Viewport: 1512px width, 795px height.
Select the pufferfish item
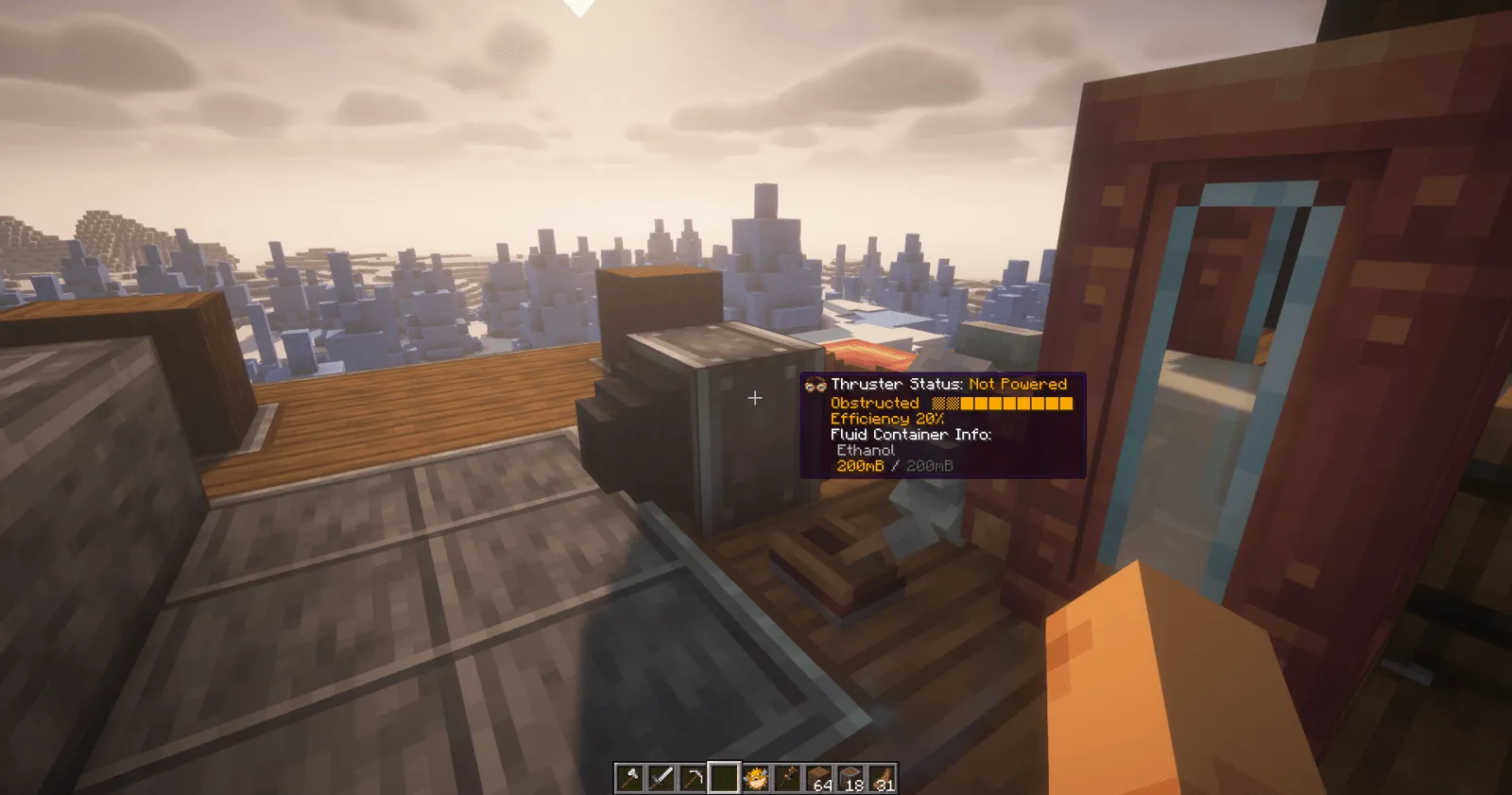click(755, 778)
